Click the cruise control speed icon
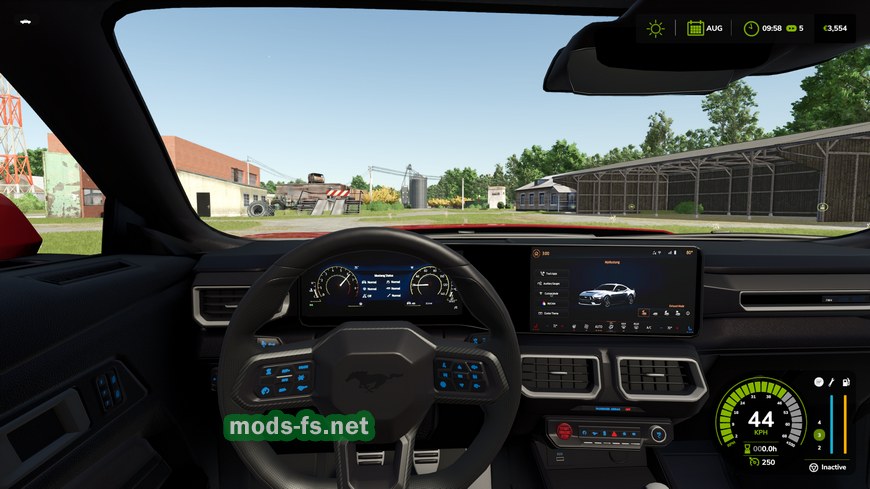 point(750,461)
